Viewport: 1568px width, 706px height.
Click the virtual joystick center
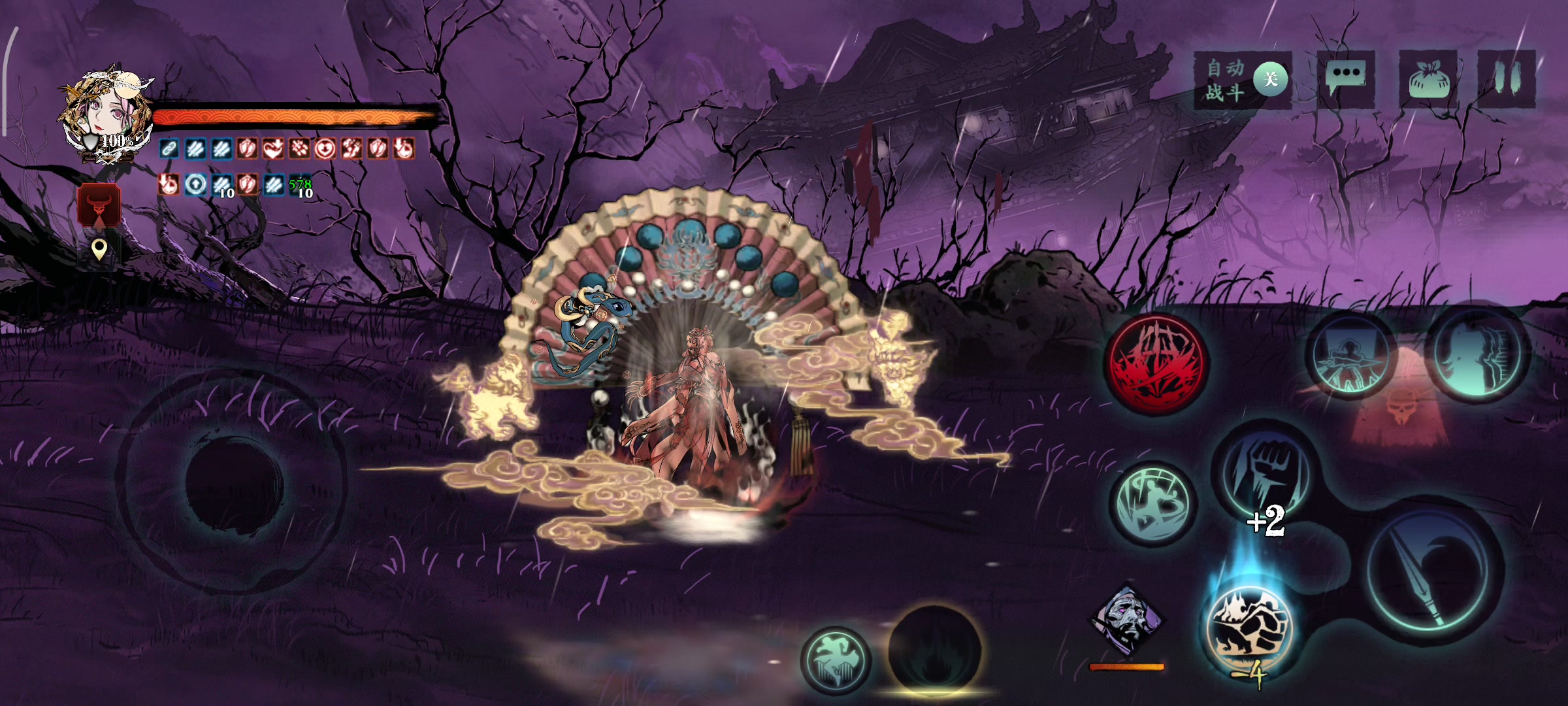pos(234,482)
